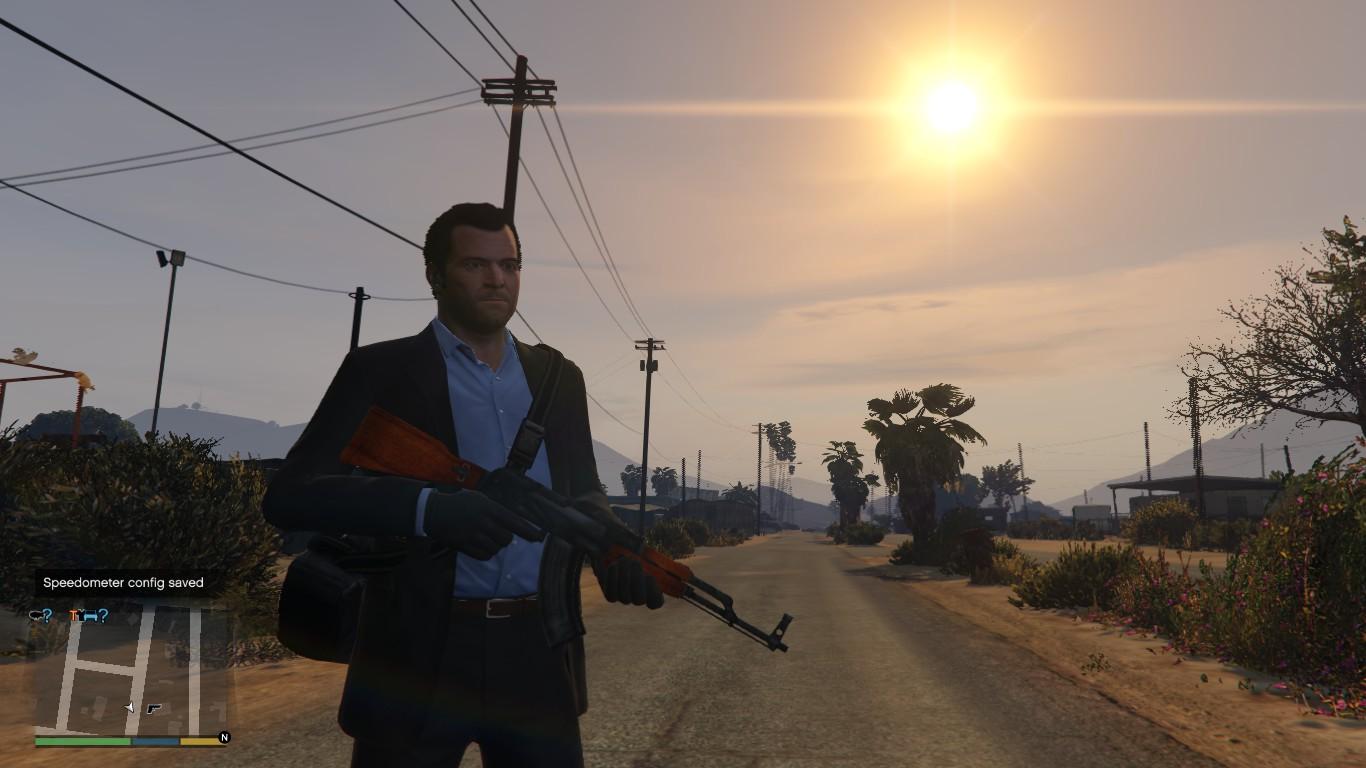Viewport: 1366px width, 768px height.
Task: Click the minimap road map
Action: [130, 670]
